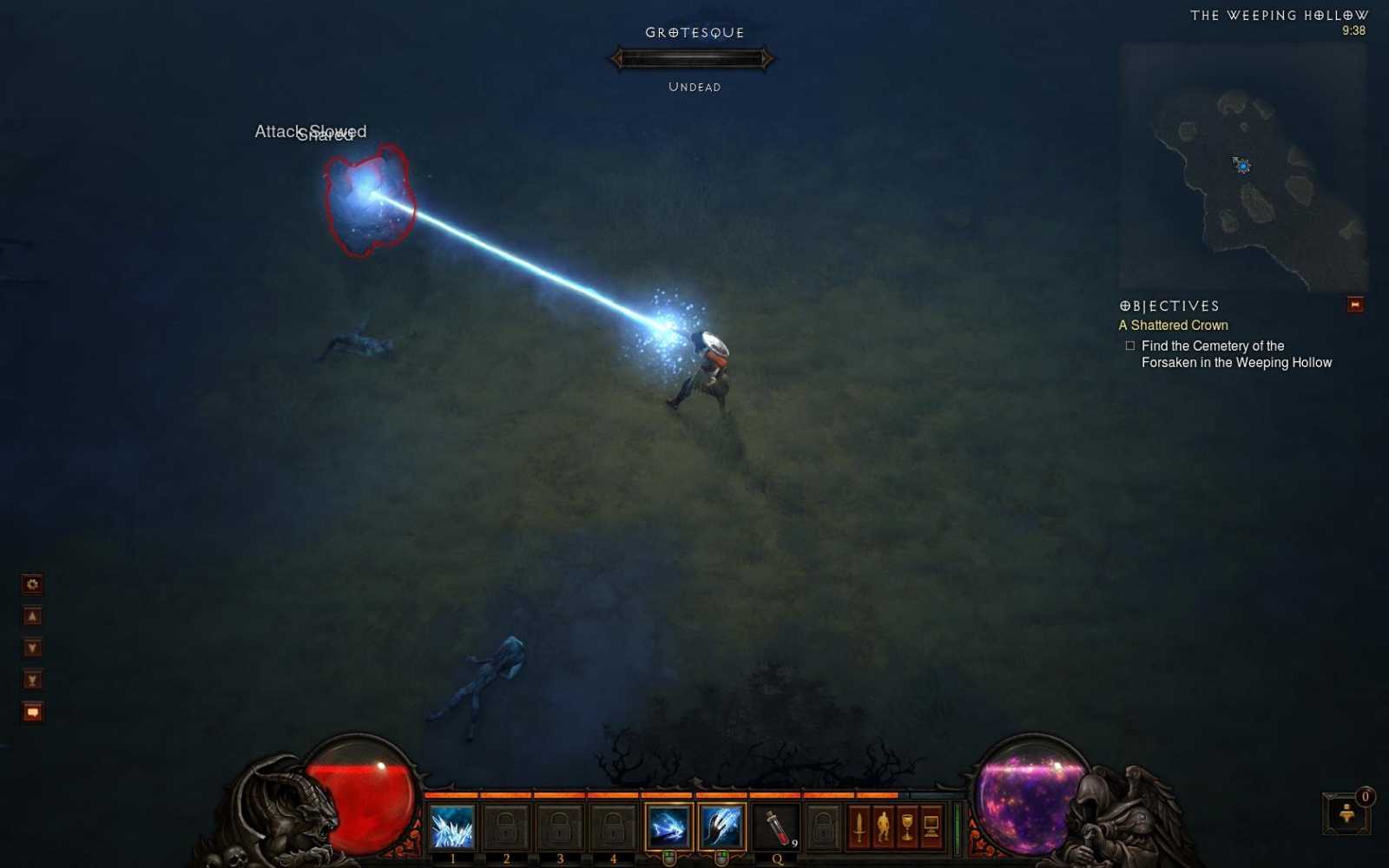Image resolution: width=1389 pixels, height=868 pixels.
Task: Click the player marker on the minimap
Action: click(x=1241, y=168)
